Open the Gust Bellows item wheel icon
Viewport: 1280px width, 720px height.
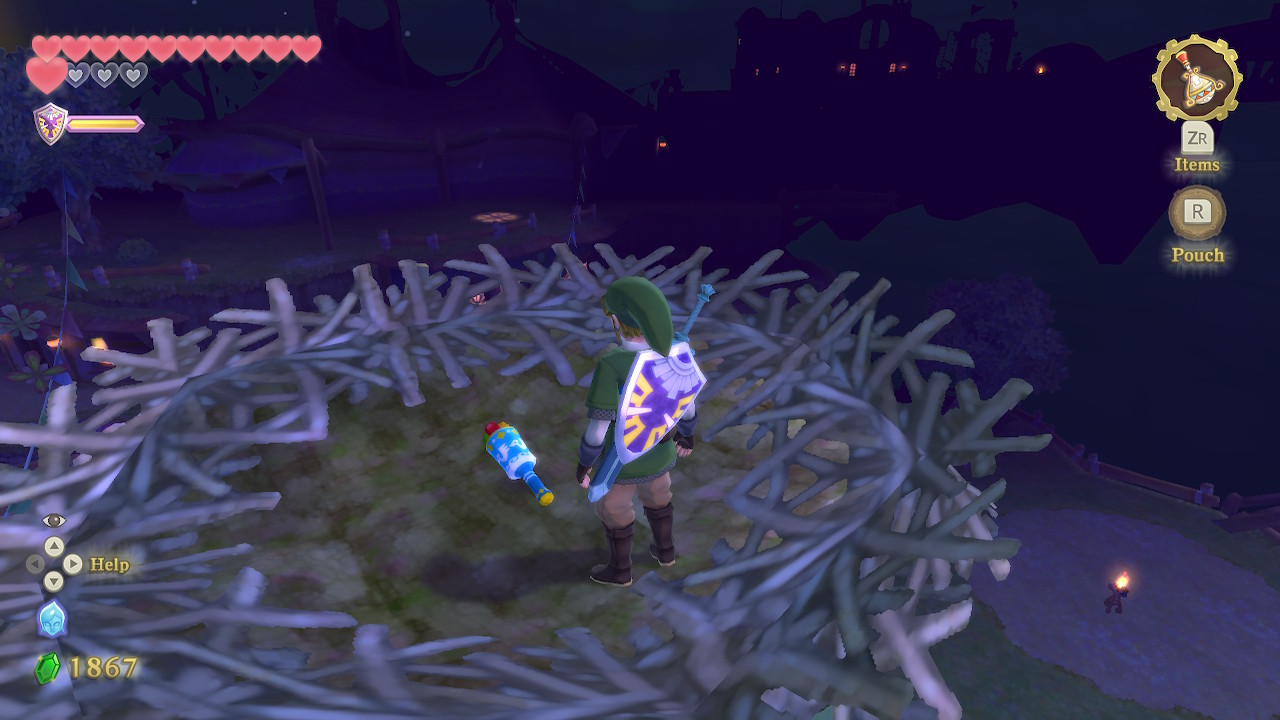point(1196,80)
